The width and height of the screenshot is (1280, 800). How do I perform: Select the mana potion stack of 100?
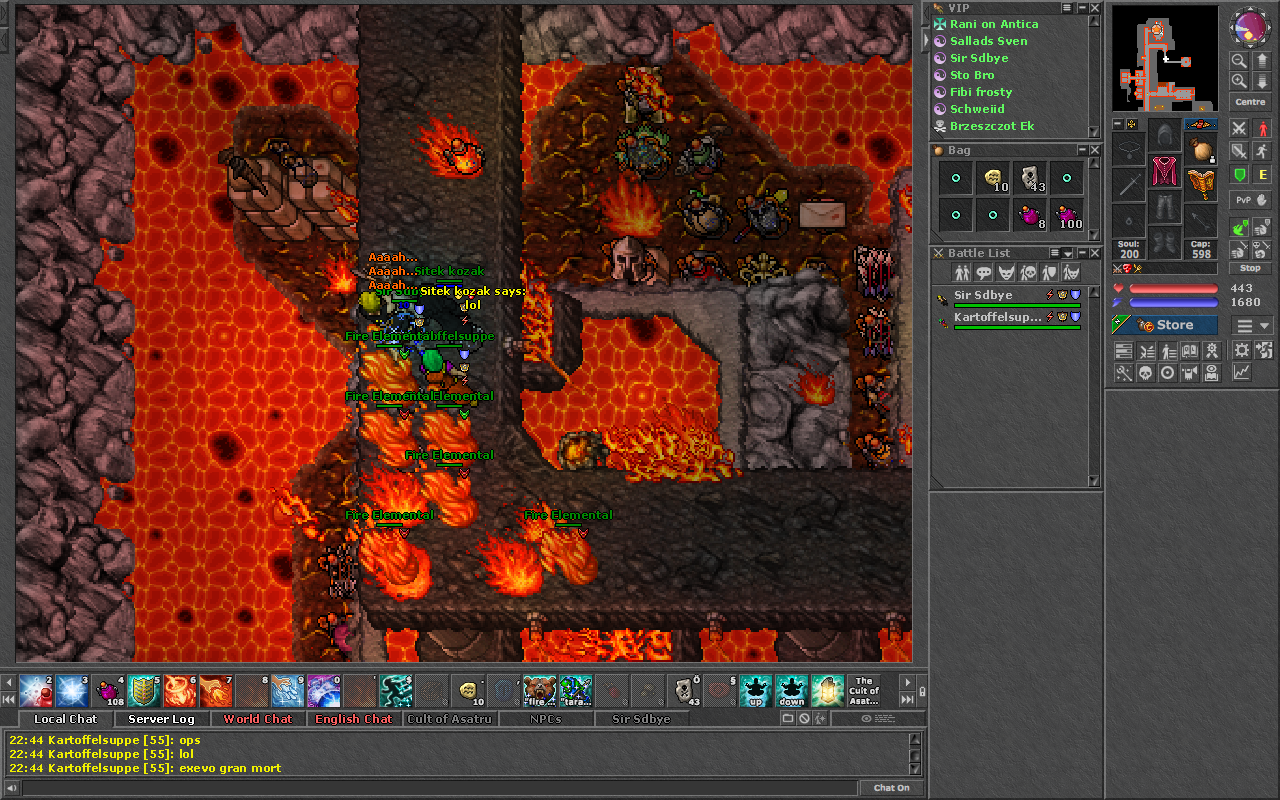[1067, 214]
